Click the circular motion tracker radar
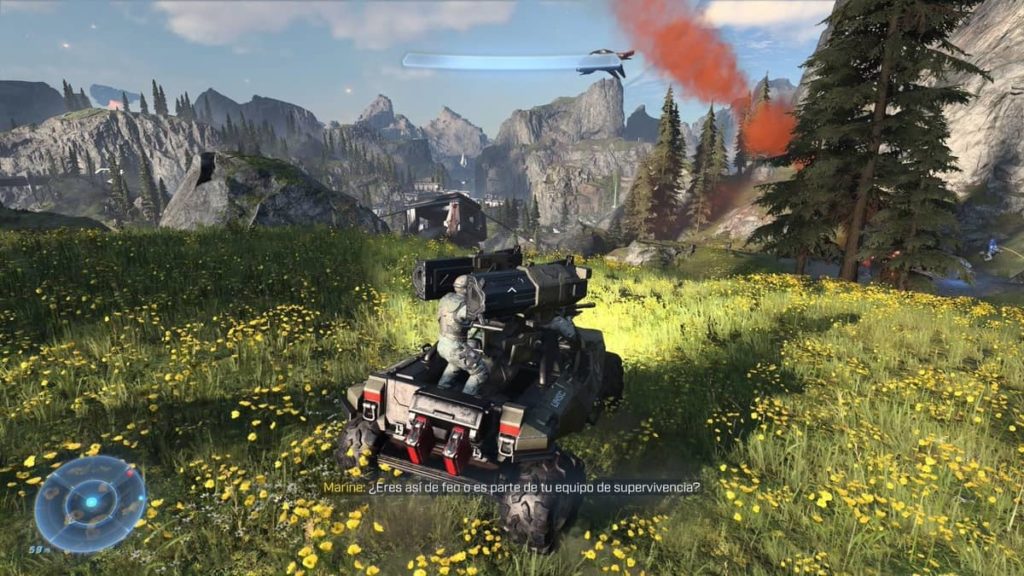 pos(90,503)
